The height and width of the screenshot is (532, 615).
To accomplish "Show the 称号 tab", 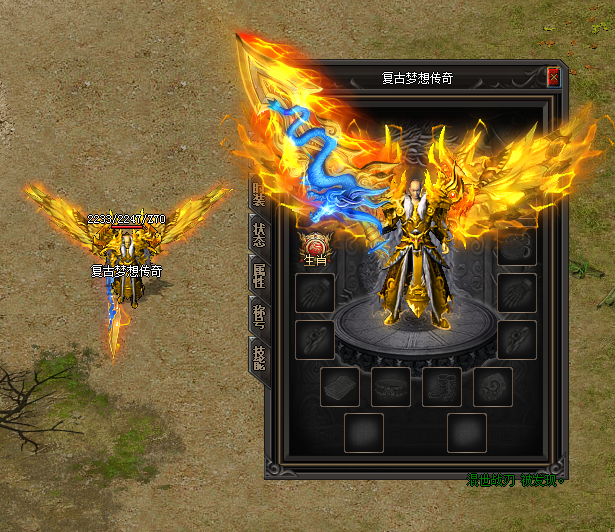I will coord(258,316).
